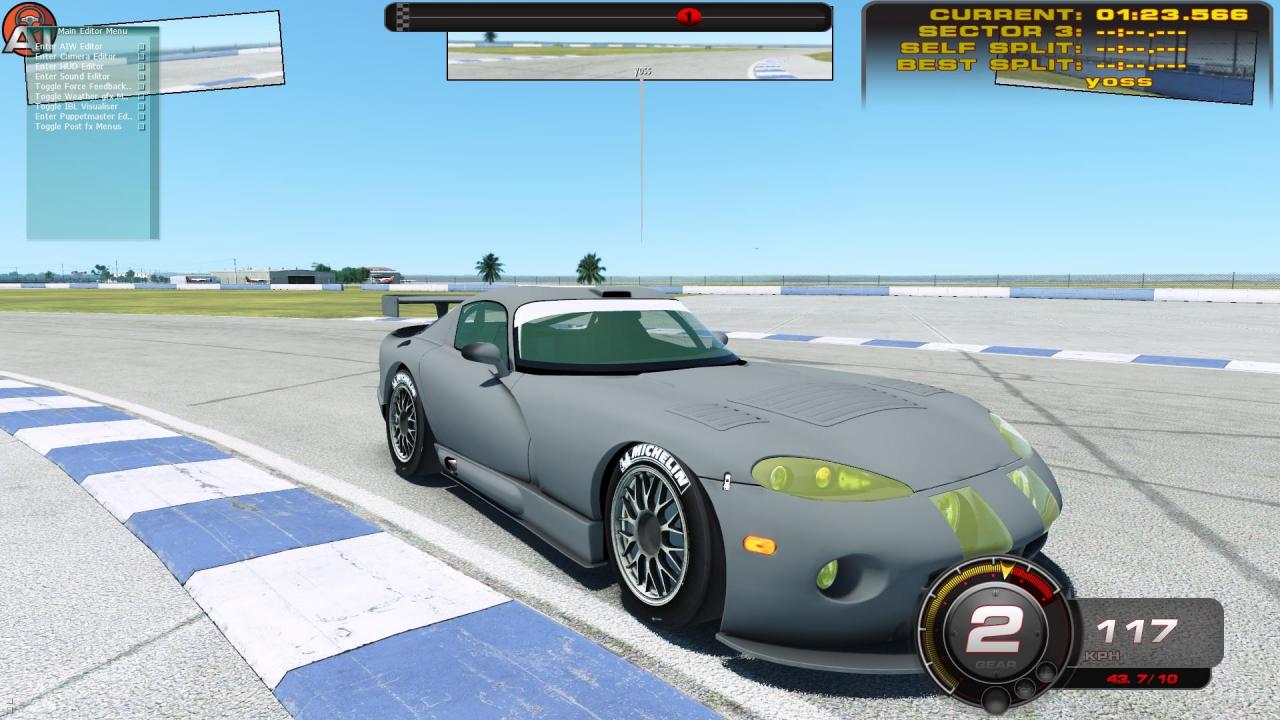Enter the Puppetmaster Editor
Screen dimensions: 1280x720
pyautogui.click(x=83, y=117)
